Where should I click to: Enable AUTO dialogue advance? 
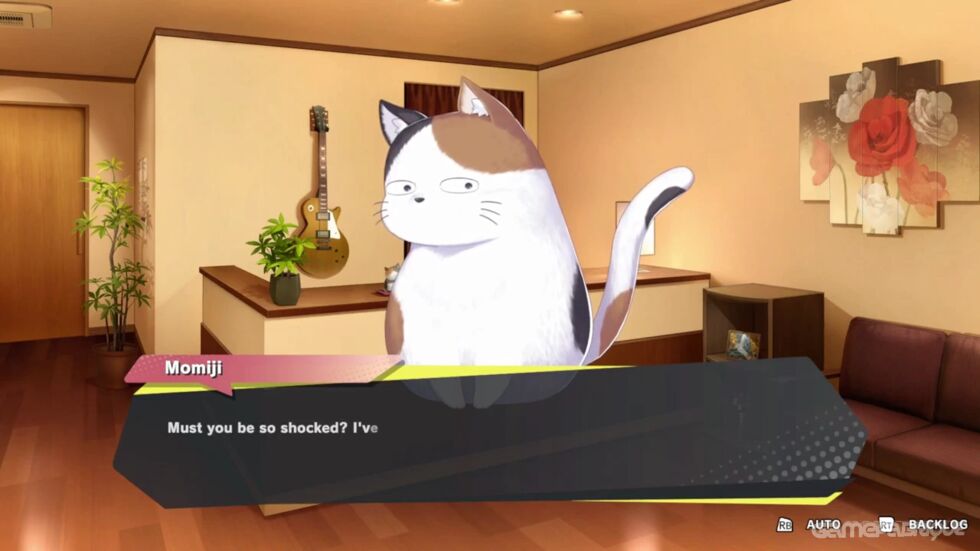tap(822, 524)
